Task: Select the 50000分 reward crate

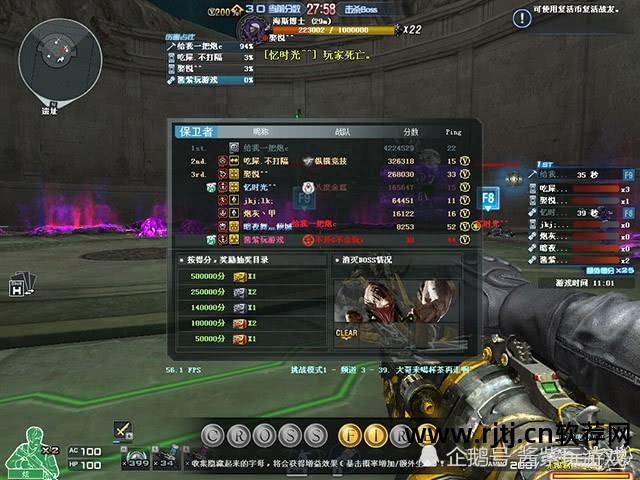Action: (x=240, y=340)
